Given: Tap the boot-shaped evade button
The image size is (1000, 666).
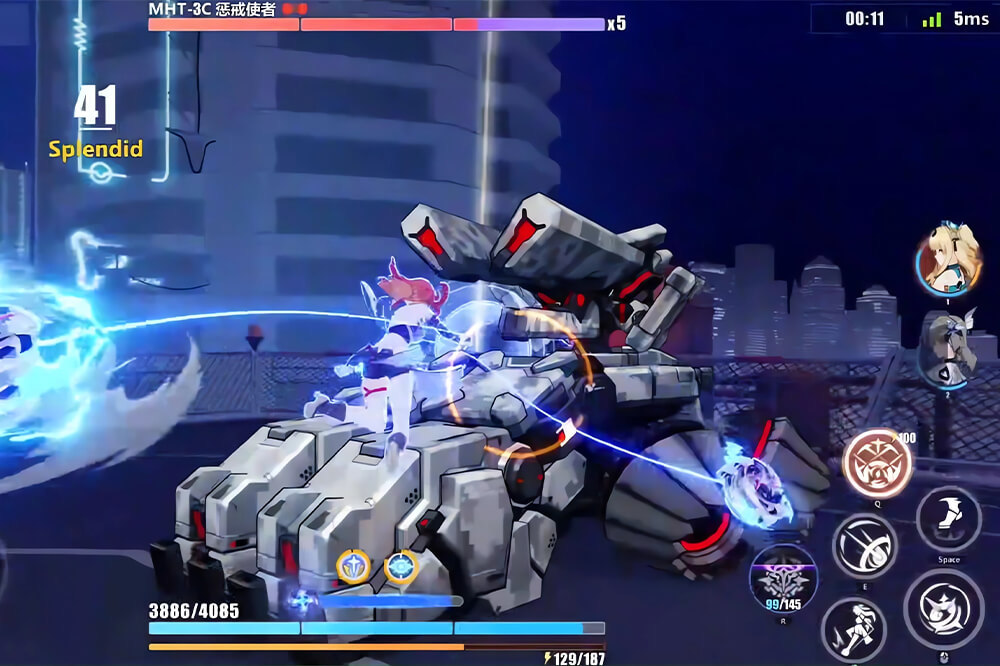Looking at the screenshot, I should click(948, 519).
